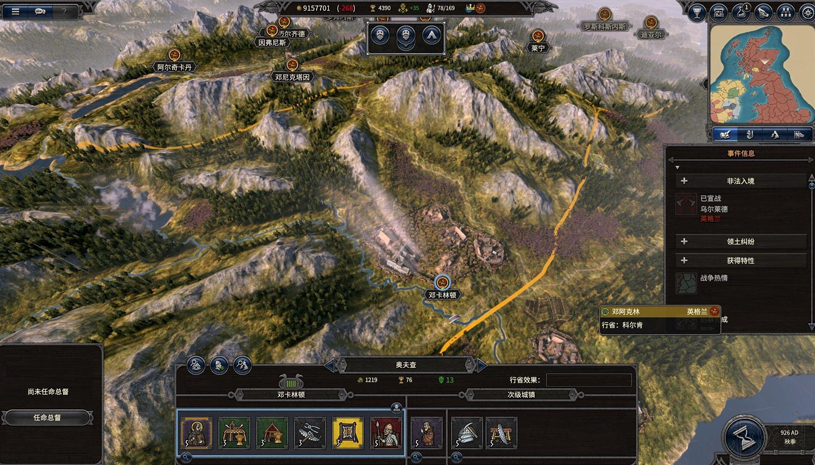
Task: Select the first building slot with portrait
Action: (195, 432)
